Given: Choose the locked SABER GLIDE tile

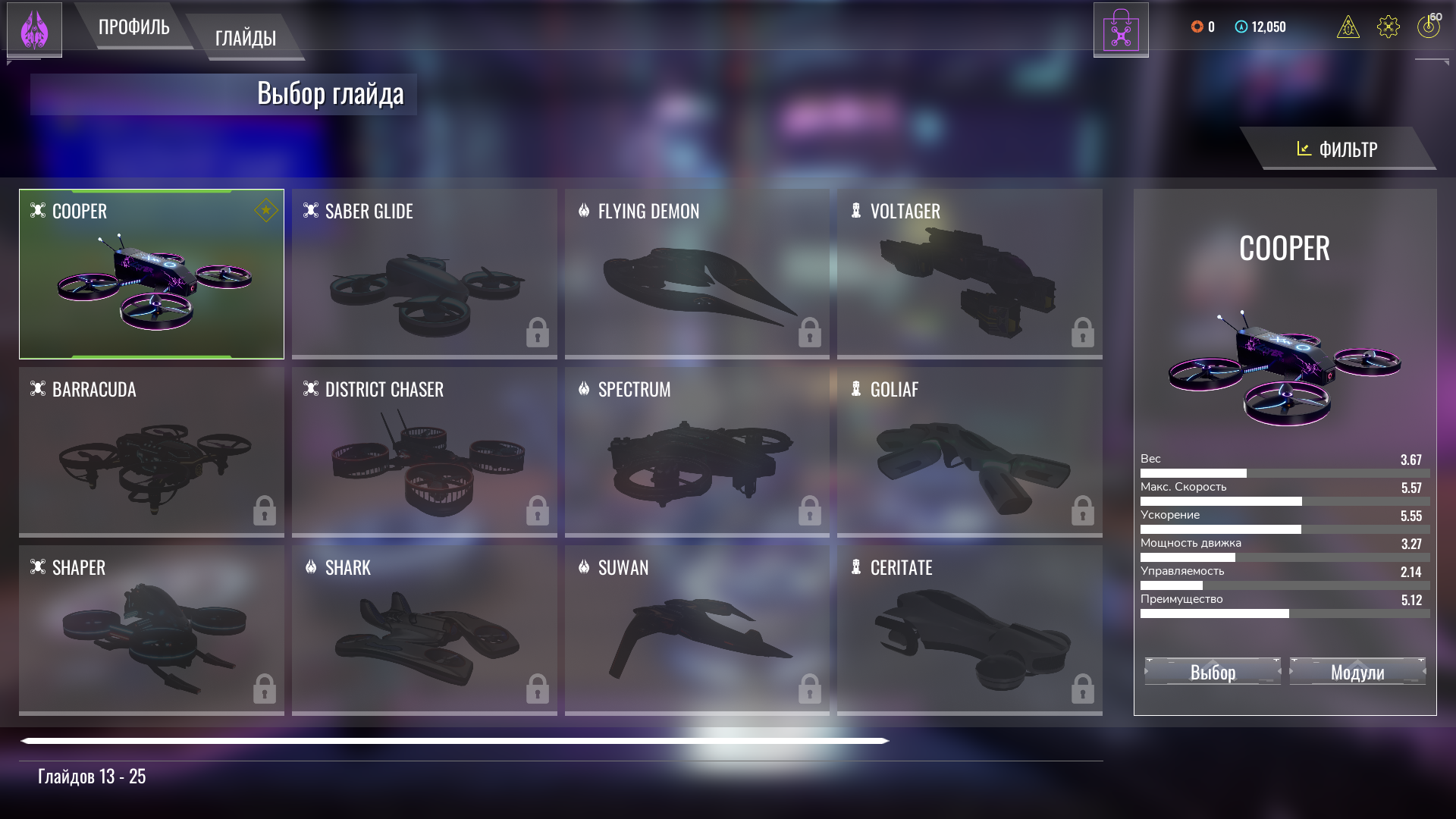Looking at the screenshot, I should (424, 274).
